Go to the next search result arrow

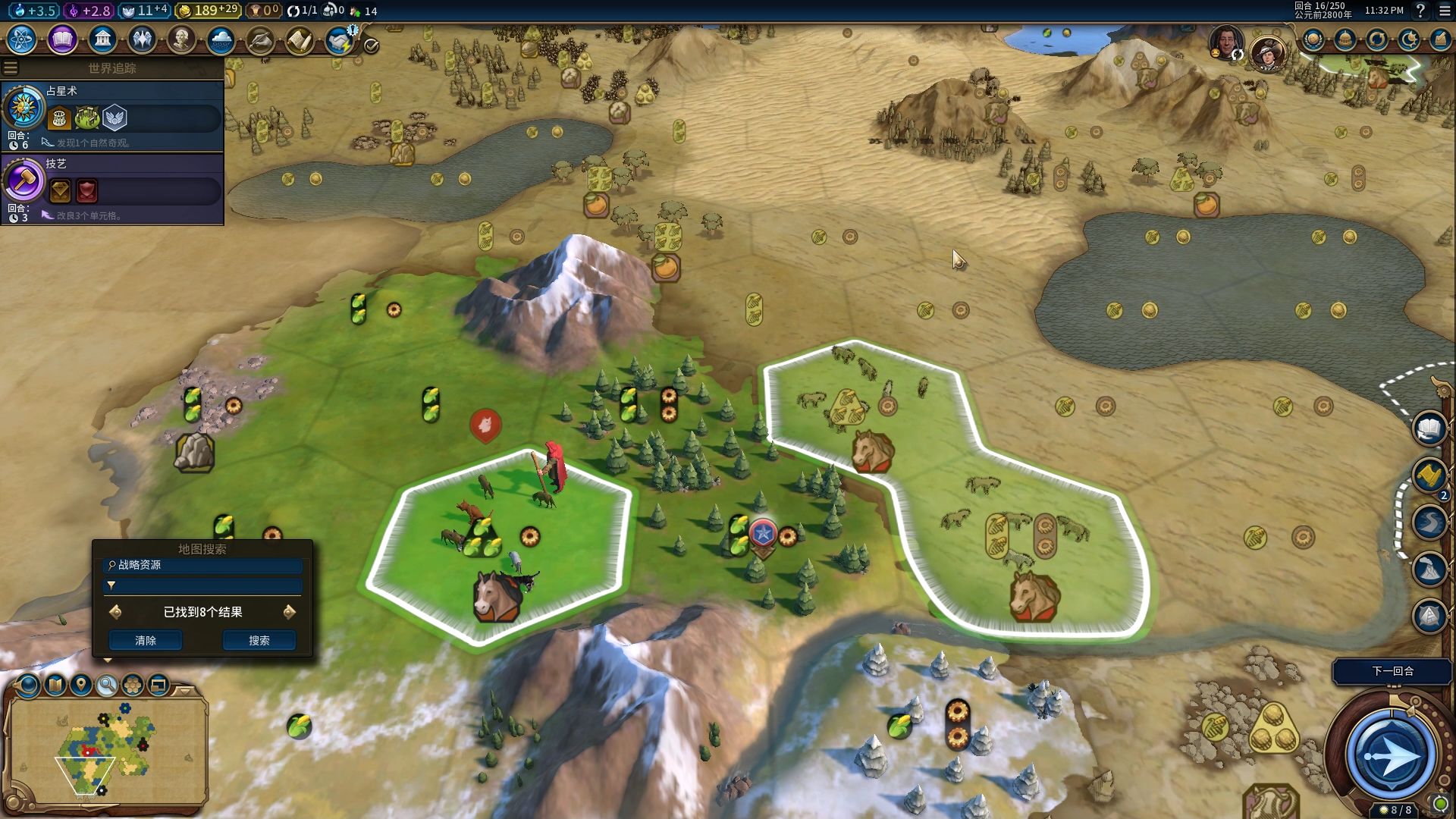pos(289,612)
